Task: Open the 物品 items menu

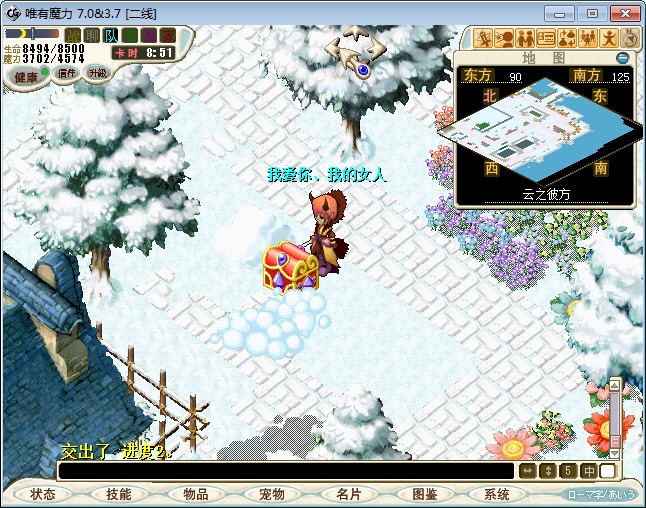Action: [195, 494]
